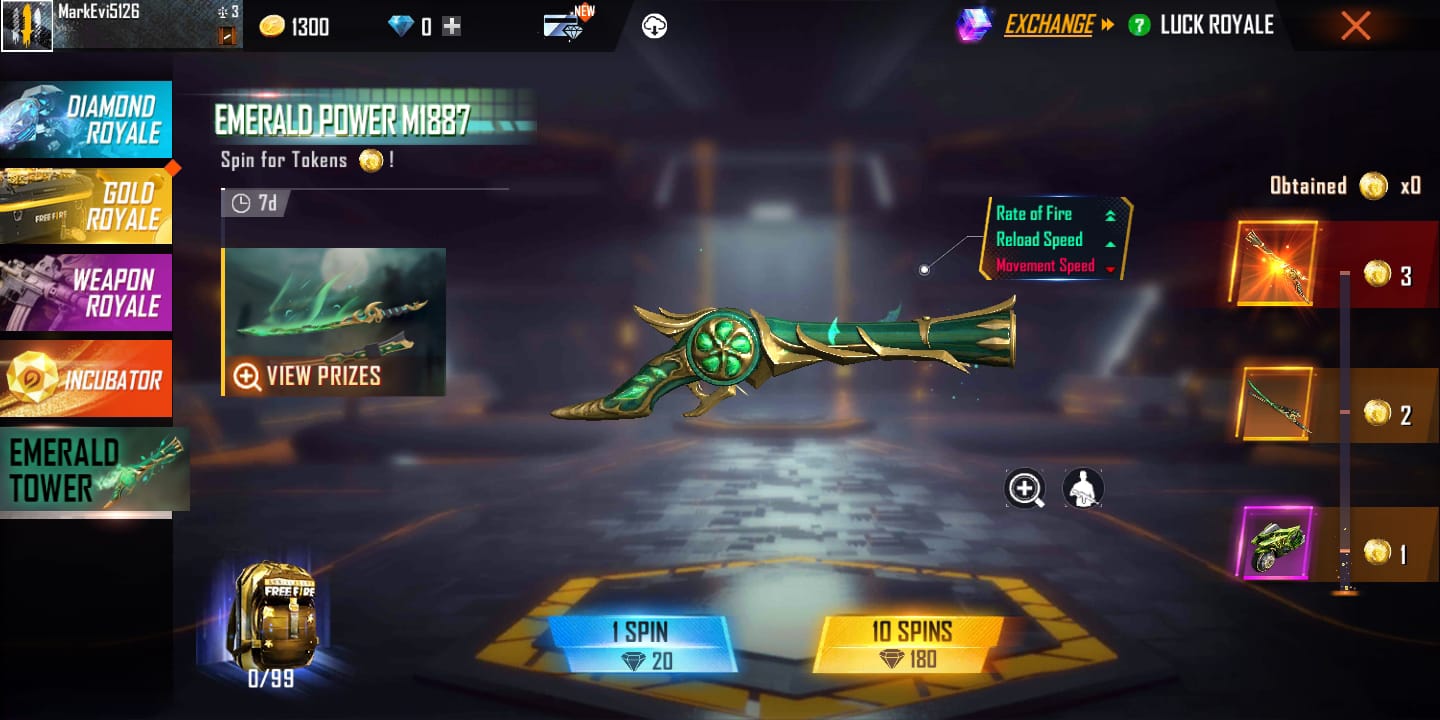Open the Exchange link
This screenshot has width=1440, height=720.
(1049, 26)
